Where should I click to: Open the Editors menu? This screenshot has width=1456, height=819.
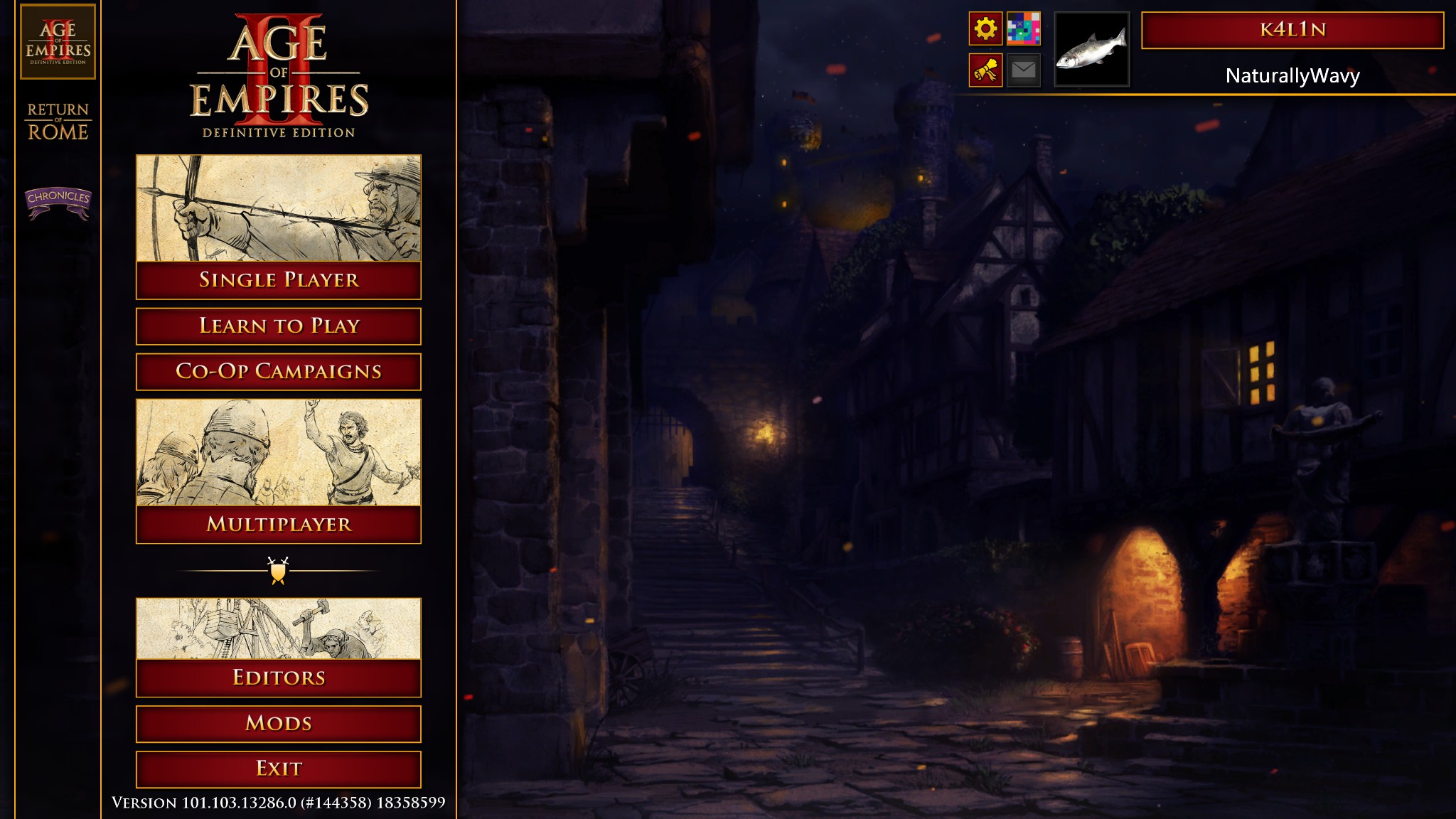click(279, 678)
